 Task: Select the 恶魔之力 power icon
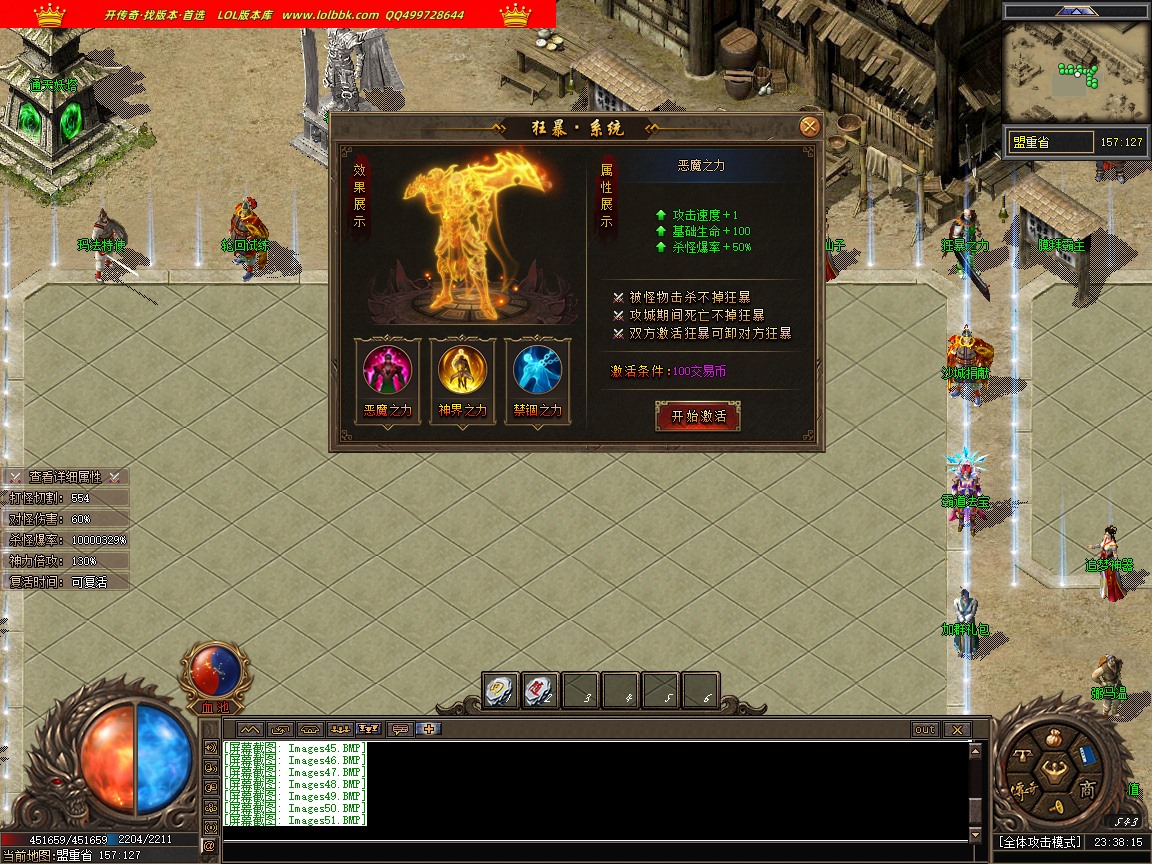click(x=387, y=371)
